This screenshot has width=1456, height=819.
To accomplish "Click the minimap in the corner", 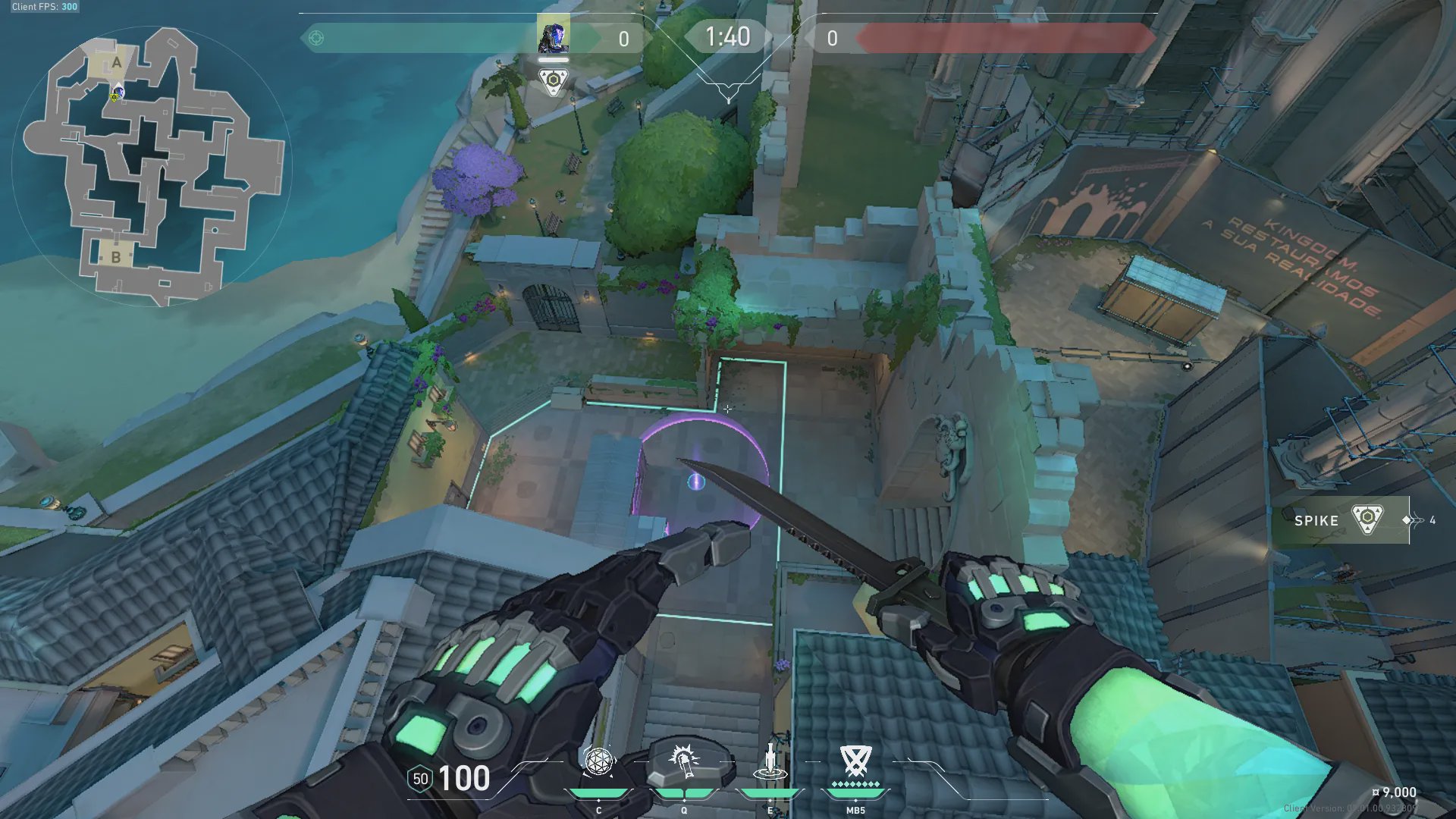I will point(152,165).
